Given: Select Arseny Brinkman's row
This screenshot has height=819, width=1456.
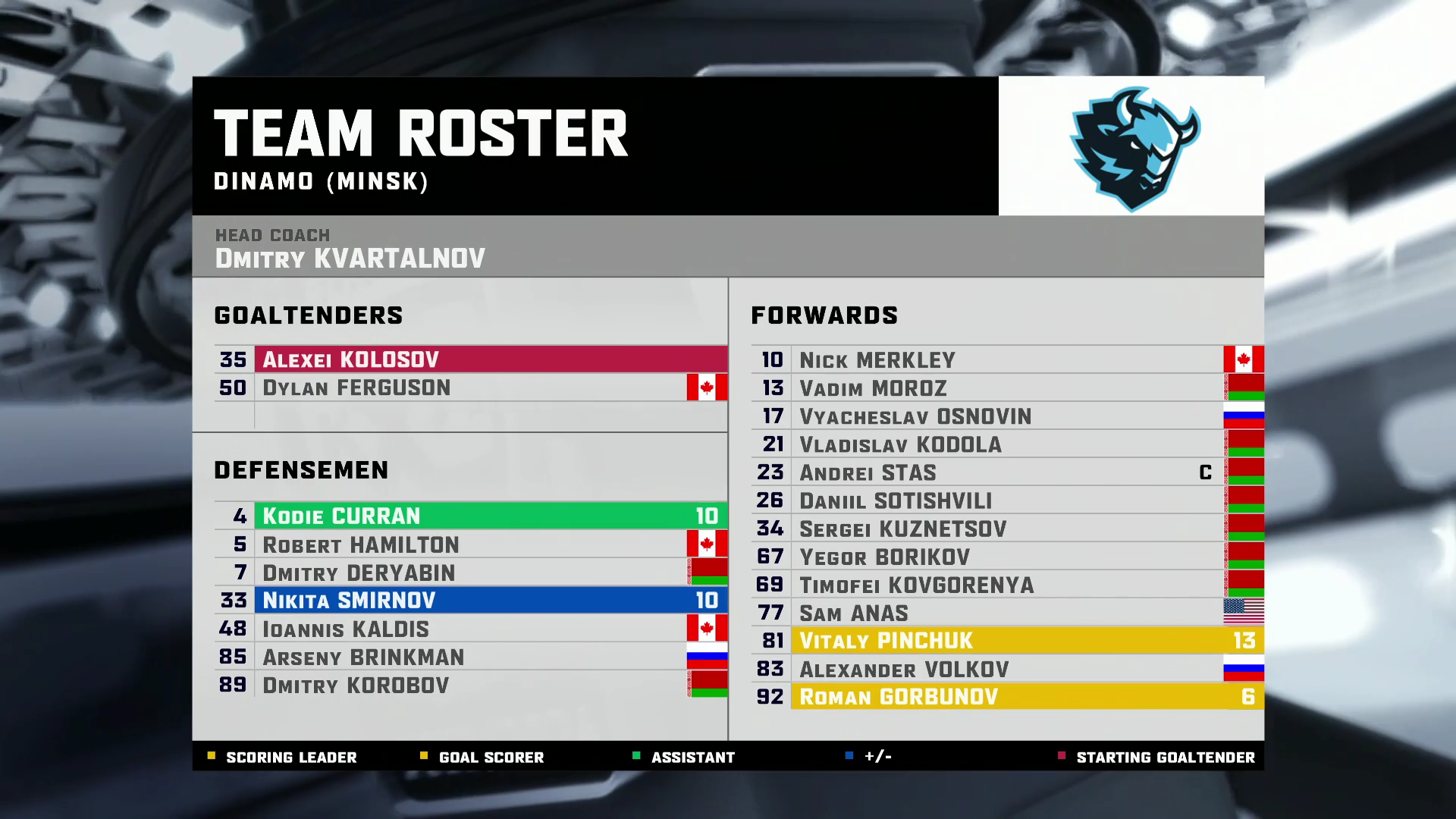Looking at the screenshot, I should [x=470, y=657].
